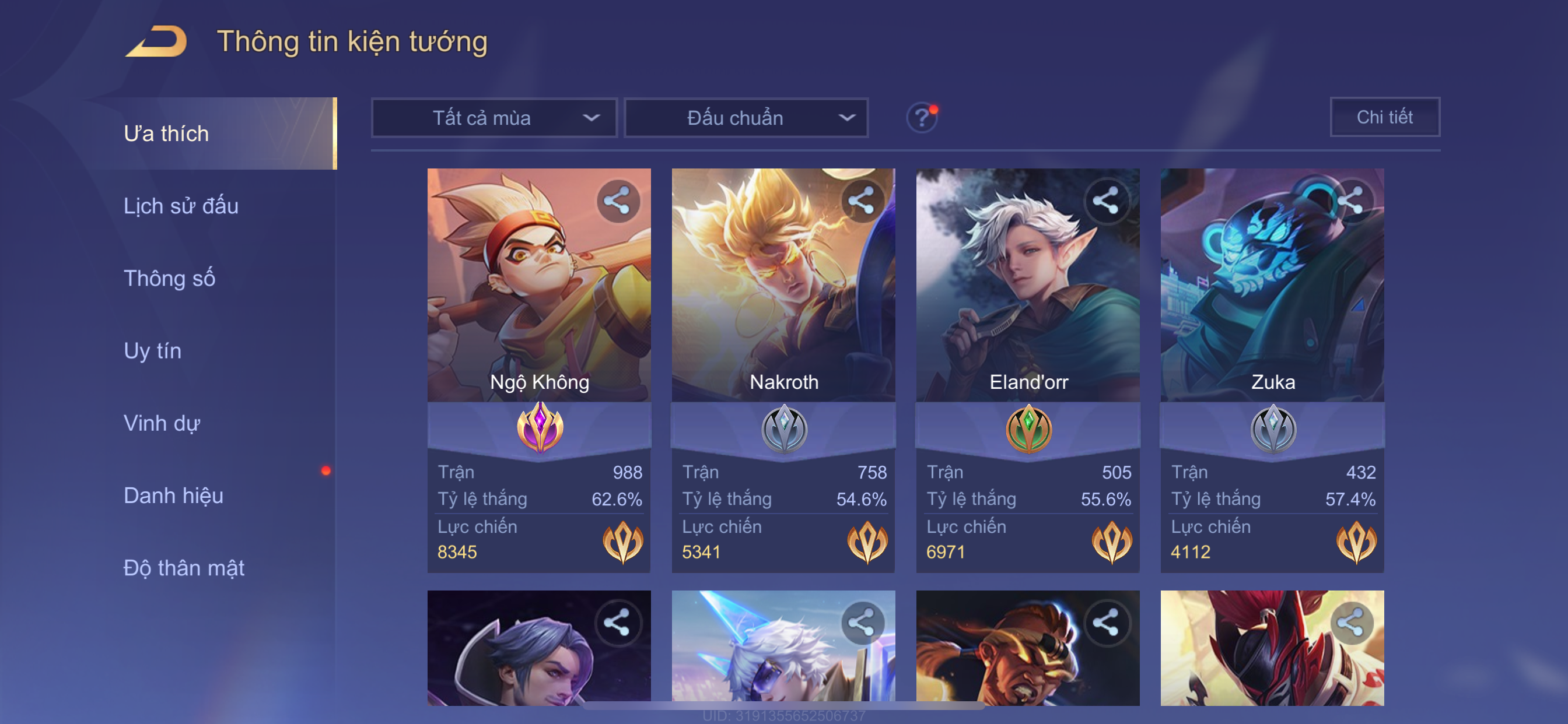Go back using the gold arrow

[x=156, y=41]
